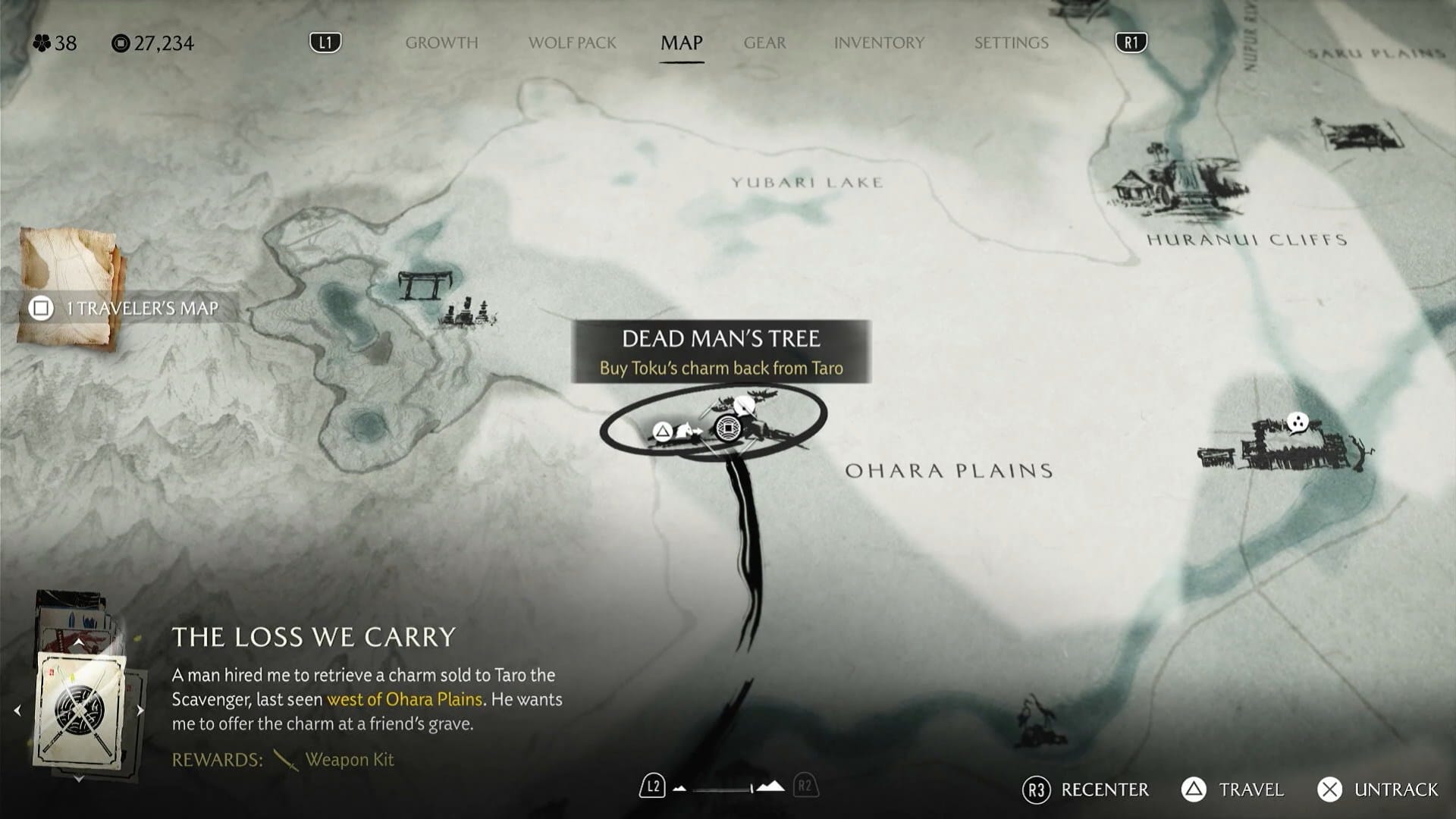Viewport: 1456px width, 819px height.
Task: Switch to the Settings tab
Action: coord(1011,42)
